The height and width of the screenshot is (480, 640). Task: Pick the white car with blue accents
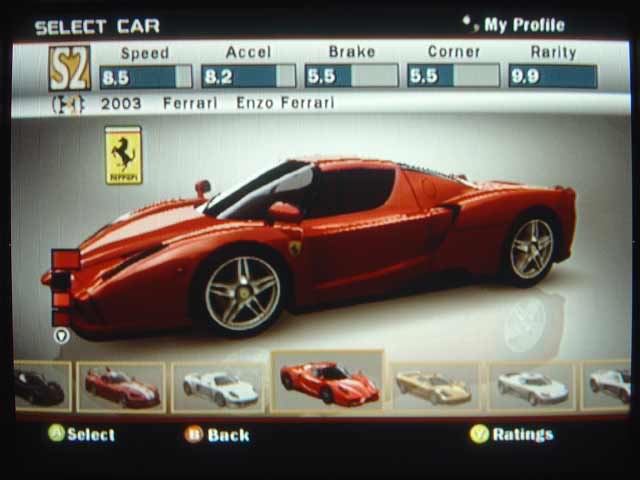(218, 387)
